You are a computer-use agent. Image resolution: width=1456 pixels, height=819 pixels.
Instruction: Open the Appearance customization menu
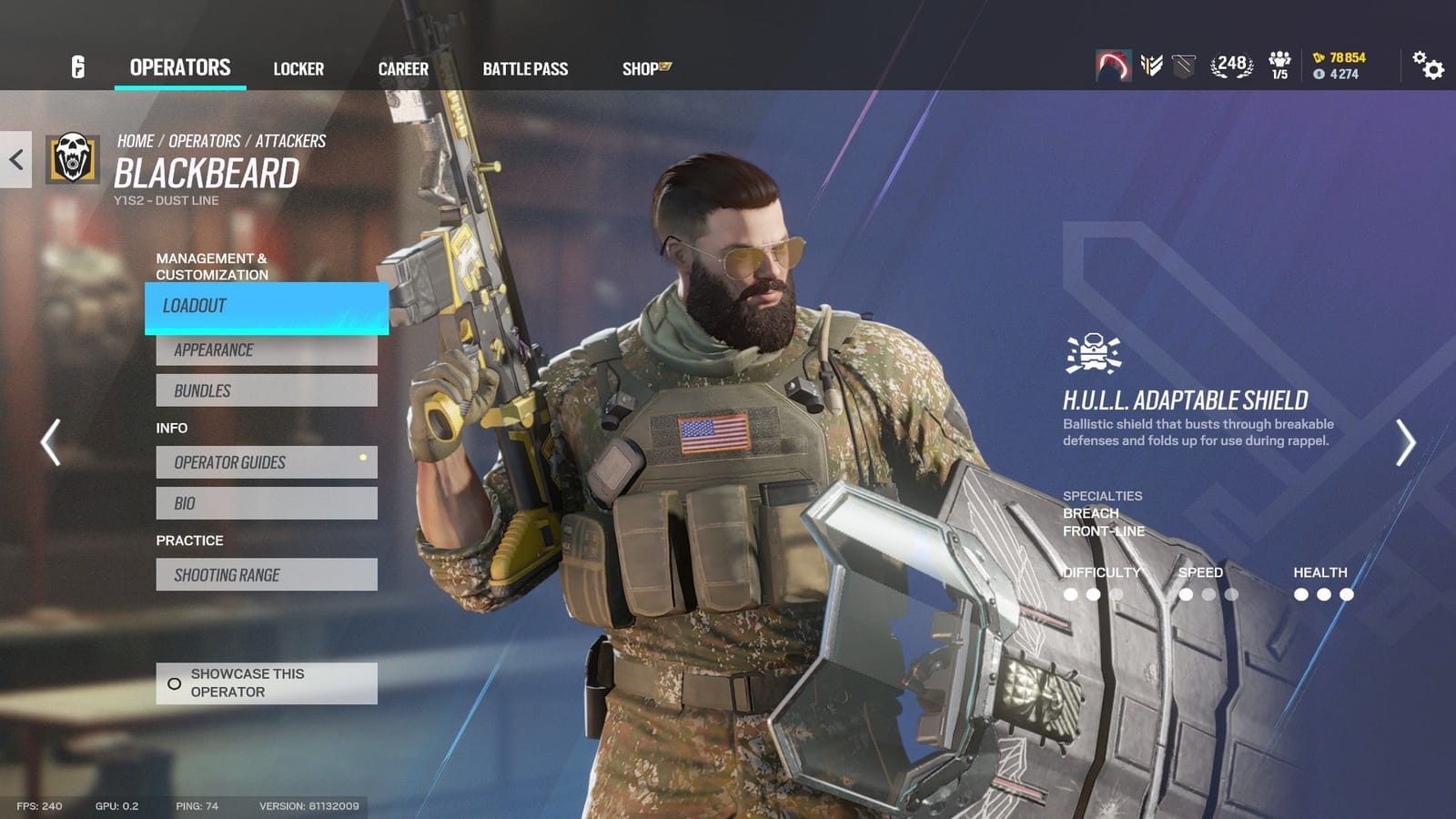(267, 349)
